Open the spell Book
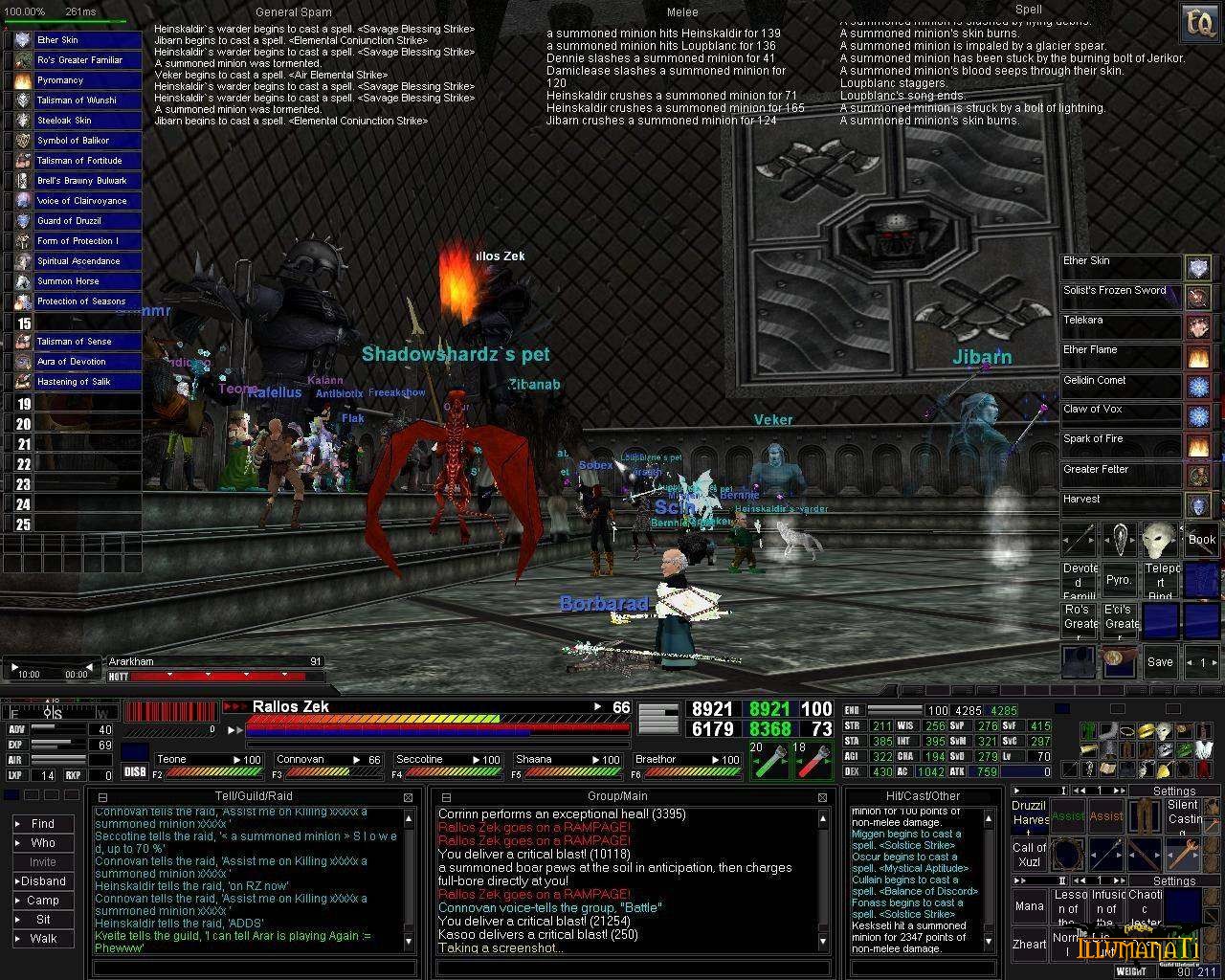The height and width of the screenshot is (980, 1225). (x=1201, y=540)
